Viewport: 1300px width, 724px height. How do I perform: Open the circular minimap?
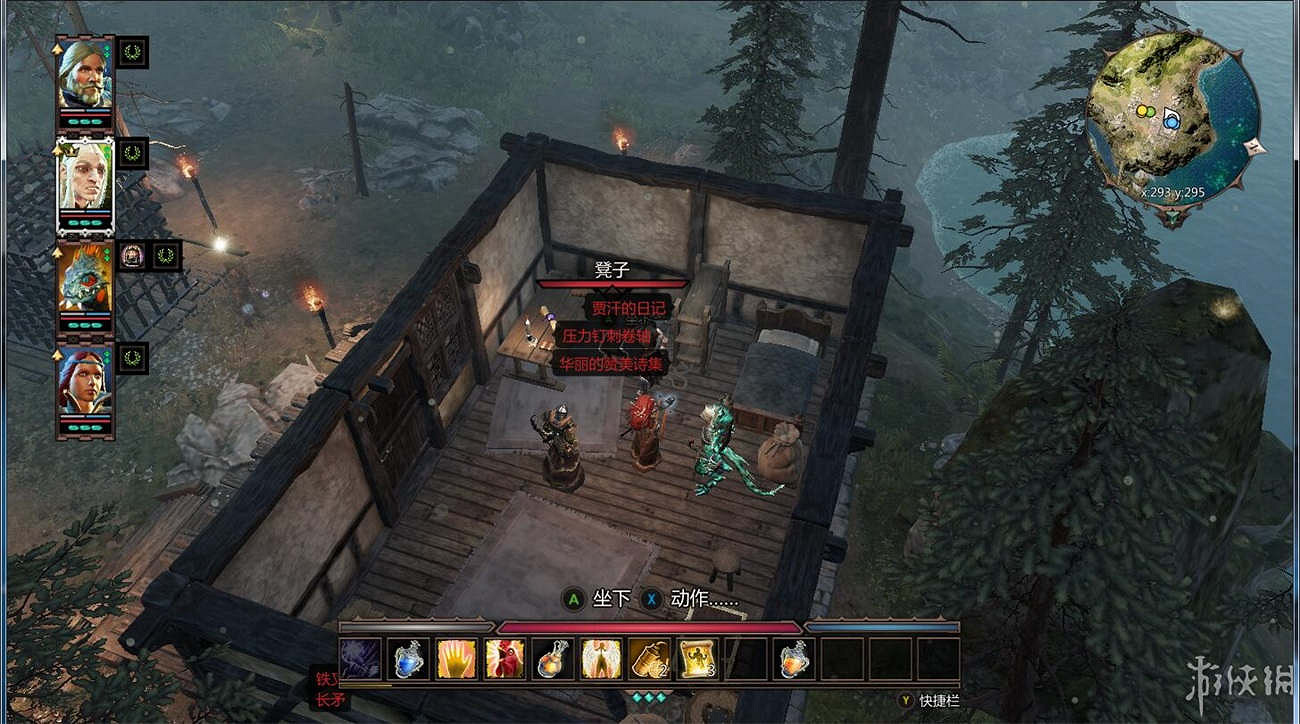pyautogui.click(x=1172, y=118)
